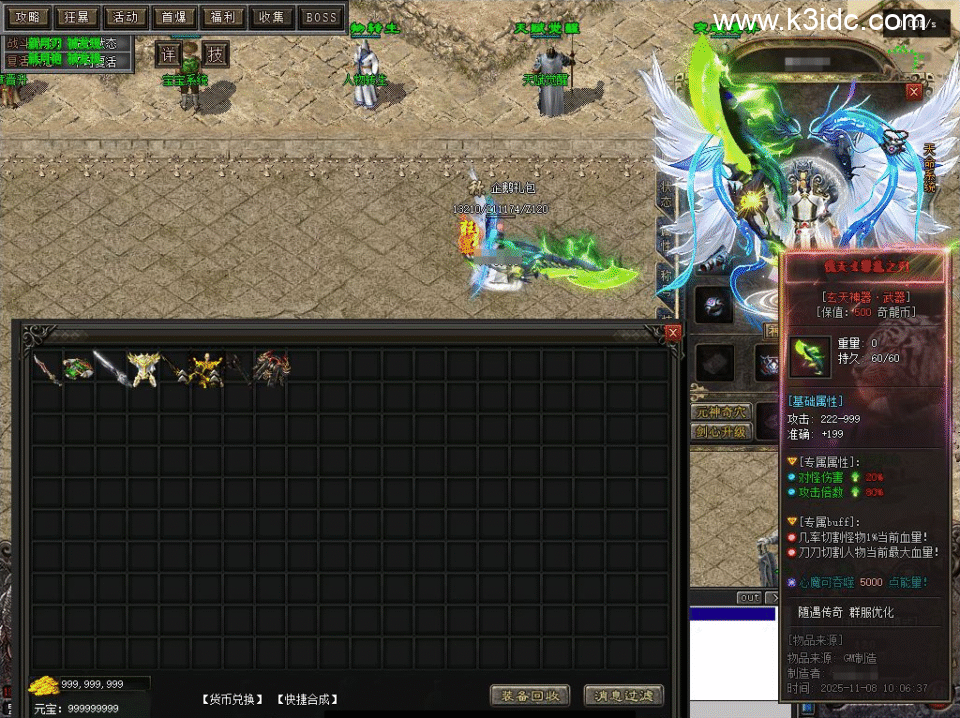
Task: Select the 首爆 menu button
Action: coord(174,17)
